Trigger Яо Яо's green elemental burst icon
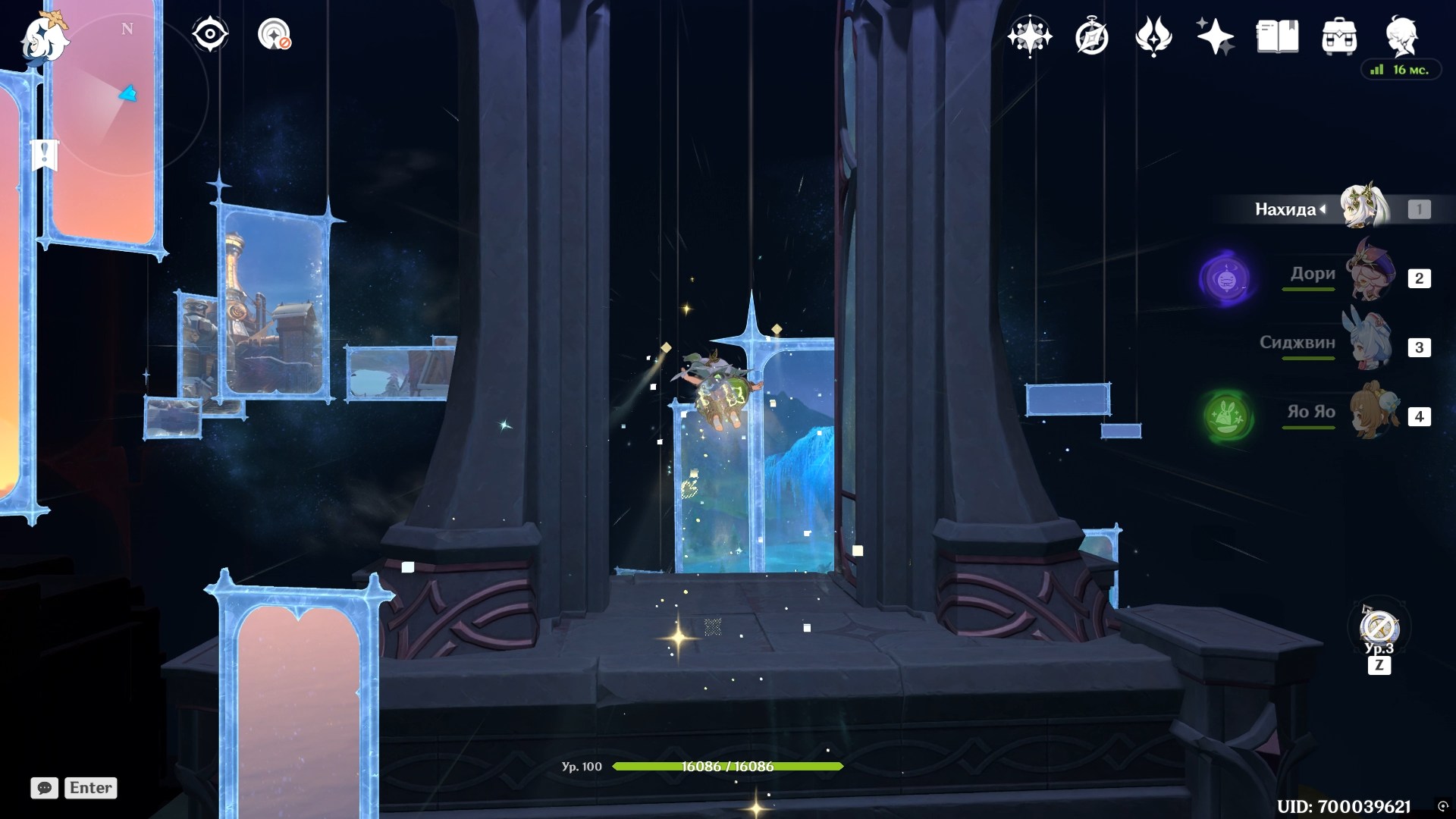 (x=1225, y=416)
